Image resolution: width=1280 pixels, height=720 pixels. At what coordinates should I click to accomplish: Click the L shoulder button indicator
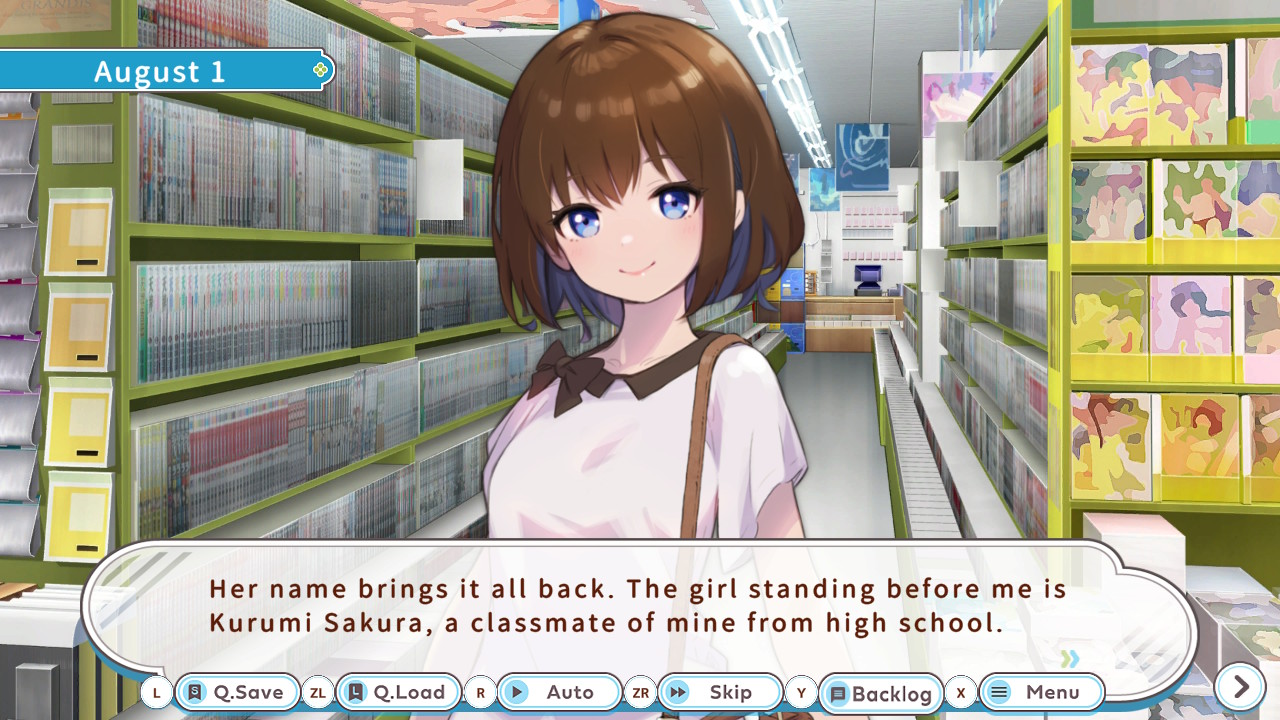point(157,692)
